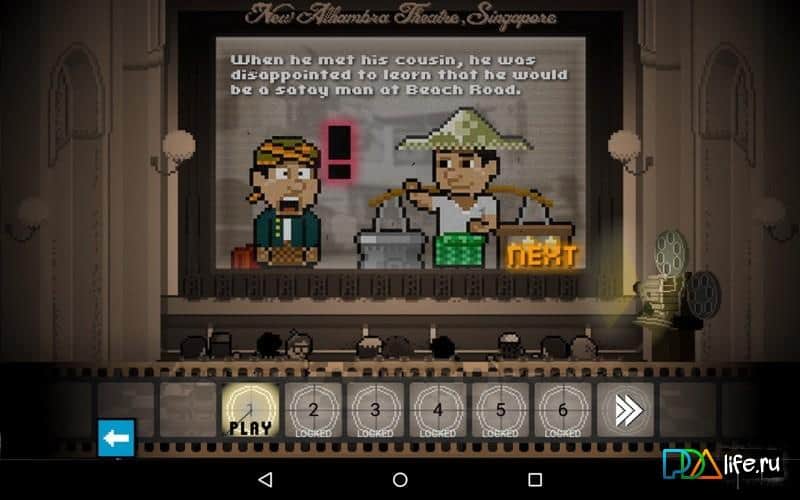This screenshot has width=800, height=500.
Task: Choose locked level 5 tile
Action: coord(500,410)
